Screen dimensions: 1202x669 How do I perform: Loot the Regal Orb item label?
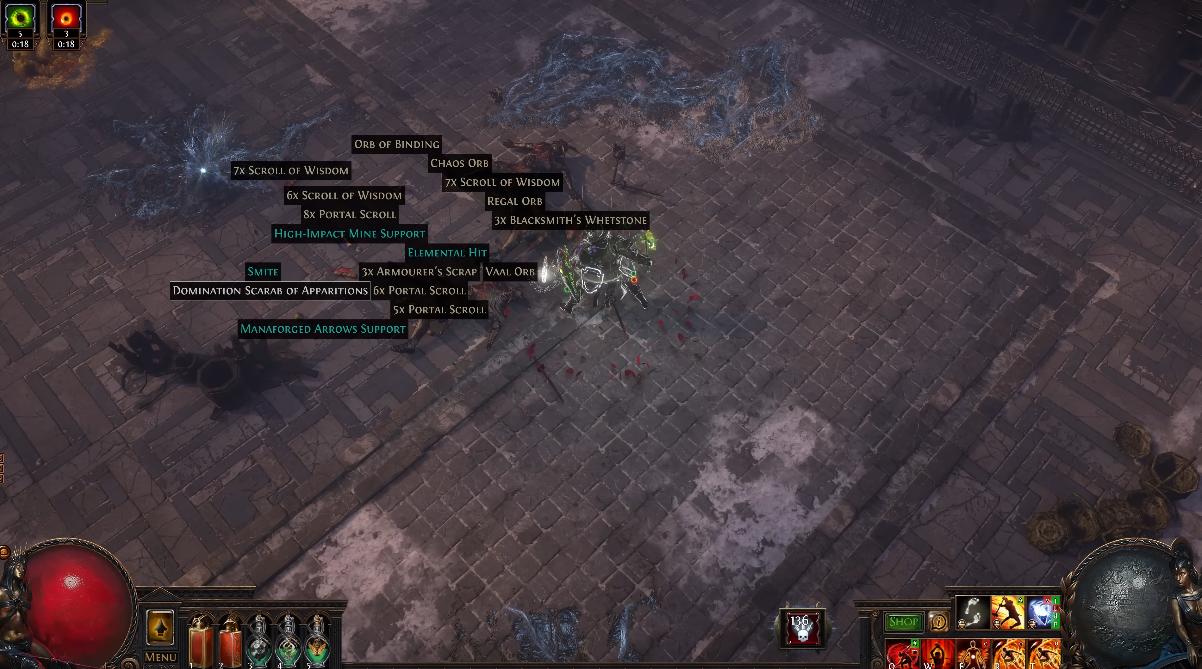click(514, 201)
